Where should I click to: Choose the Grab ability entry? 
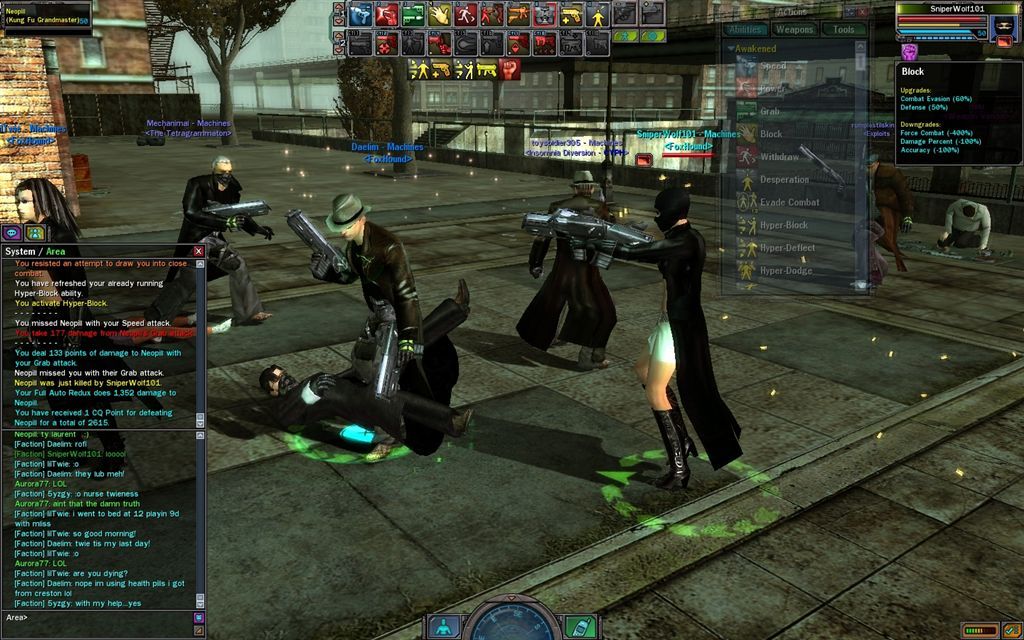[770, 112]
